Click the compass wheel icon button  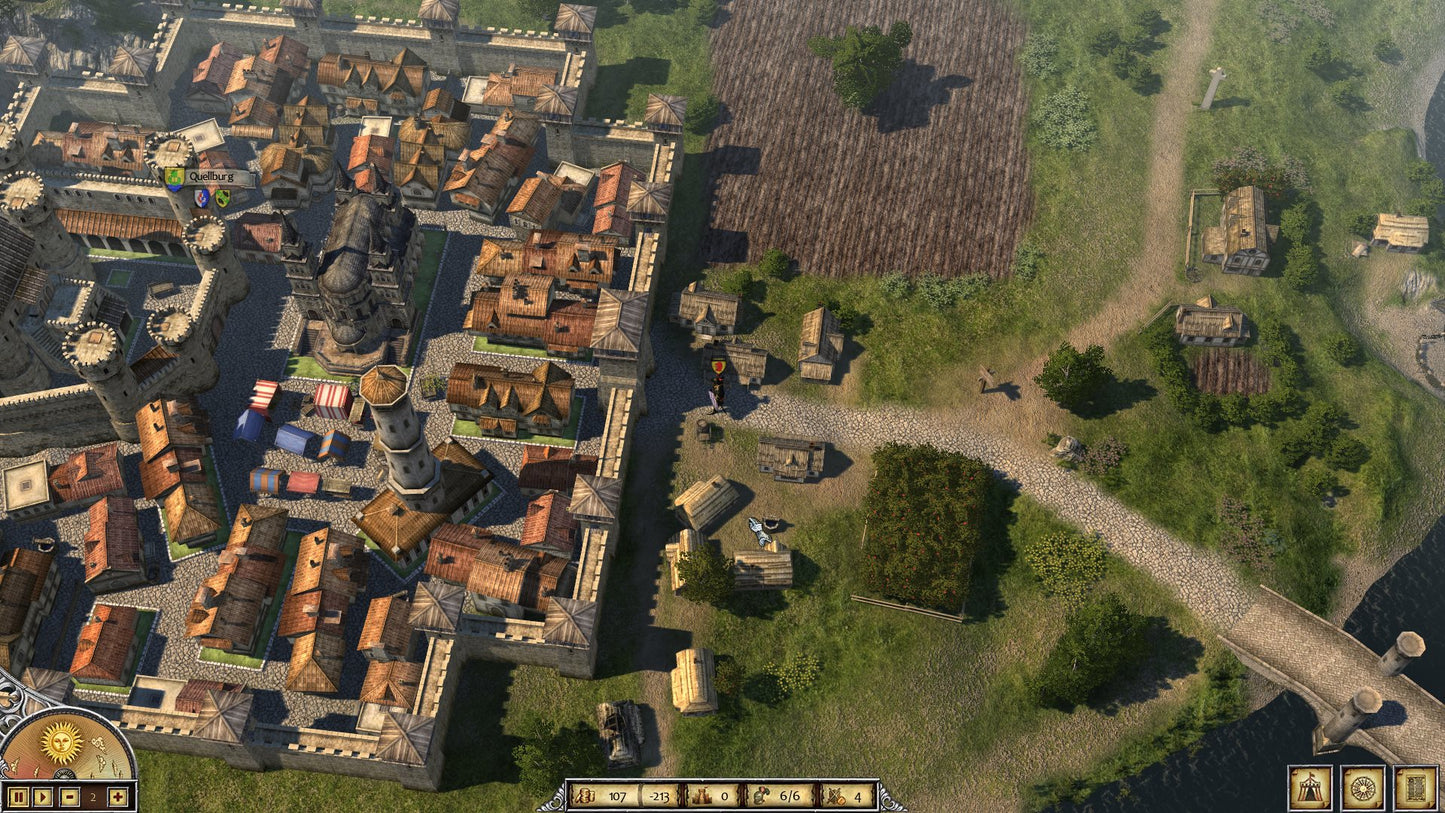1363,787
